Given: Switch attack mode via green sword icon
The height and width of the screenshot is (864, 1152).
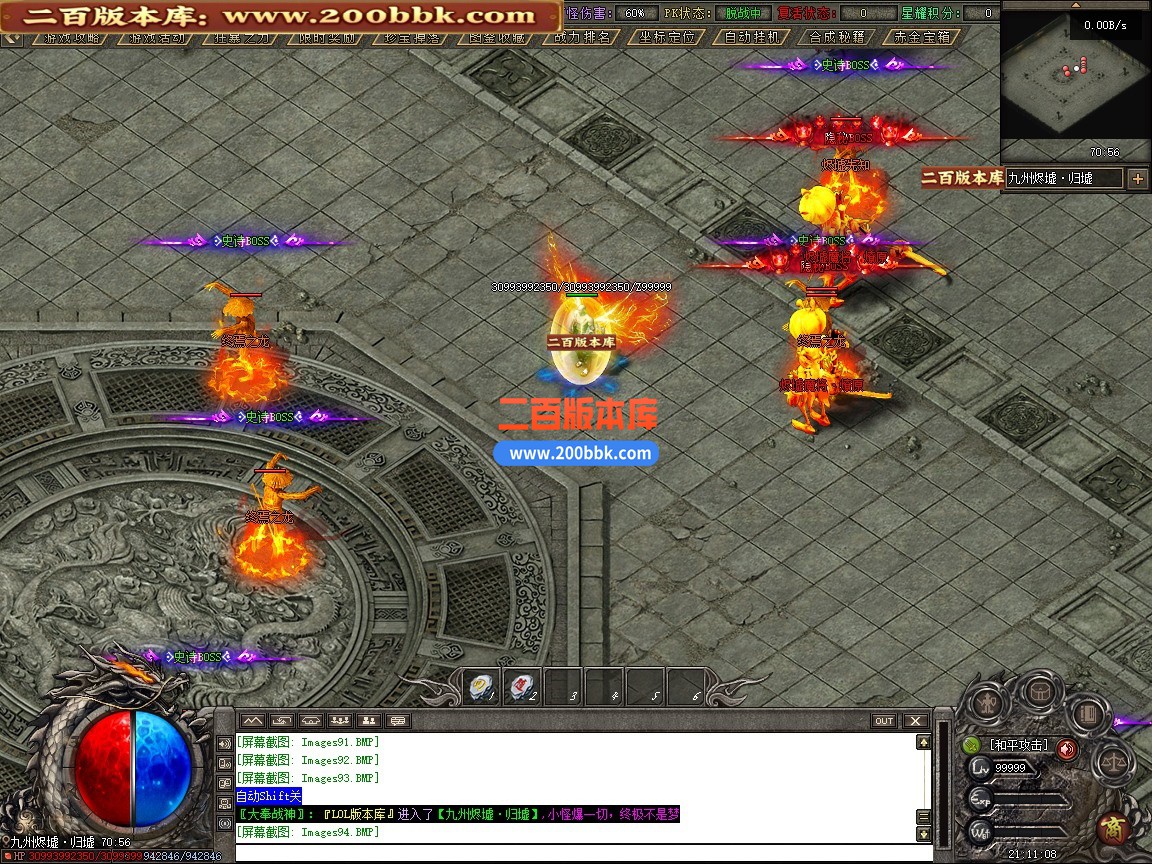Looking at the screenshot, I should coord(971,745).
